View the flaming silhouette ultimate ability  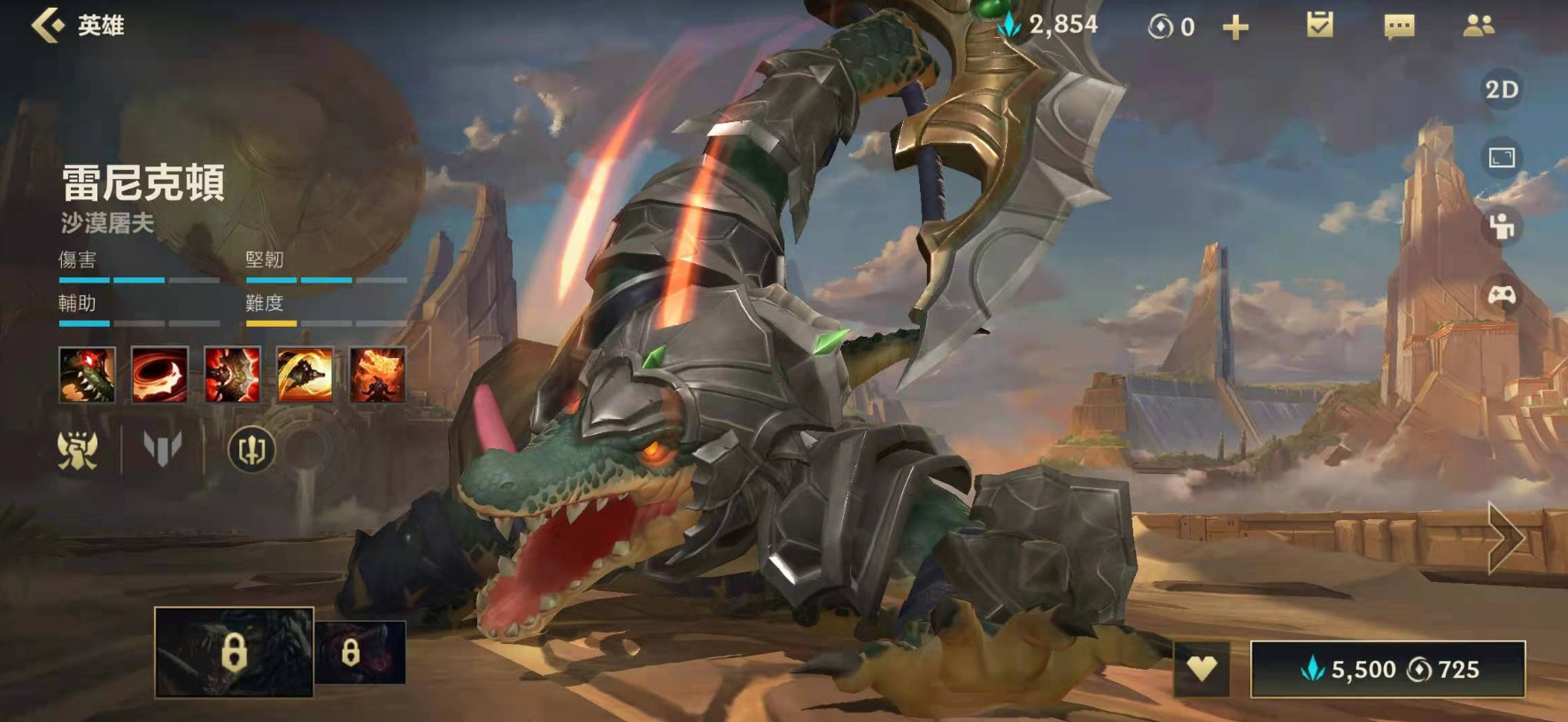(377, 375)
